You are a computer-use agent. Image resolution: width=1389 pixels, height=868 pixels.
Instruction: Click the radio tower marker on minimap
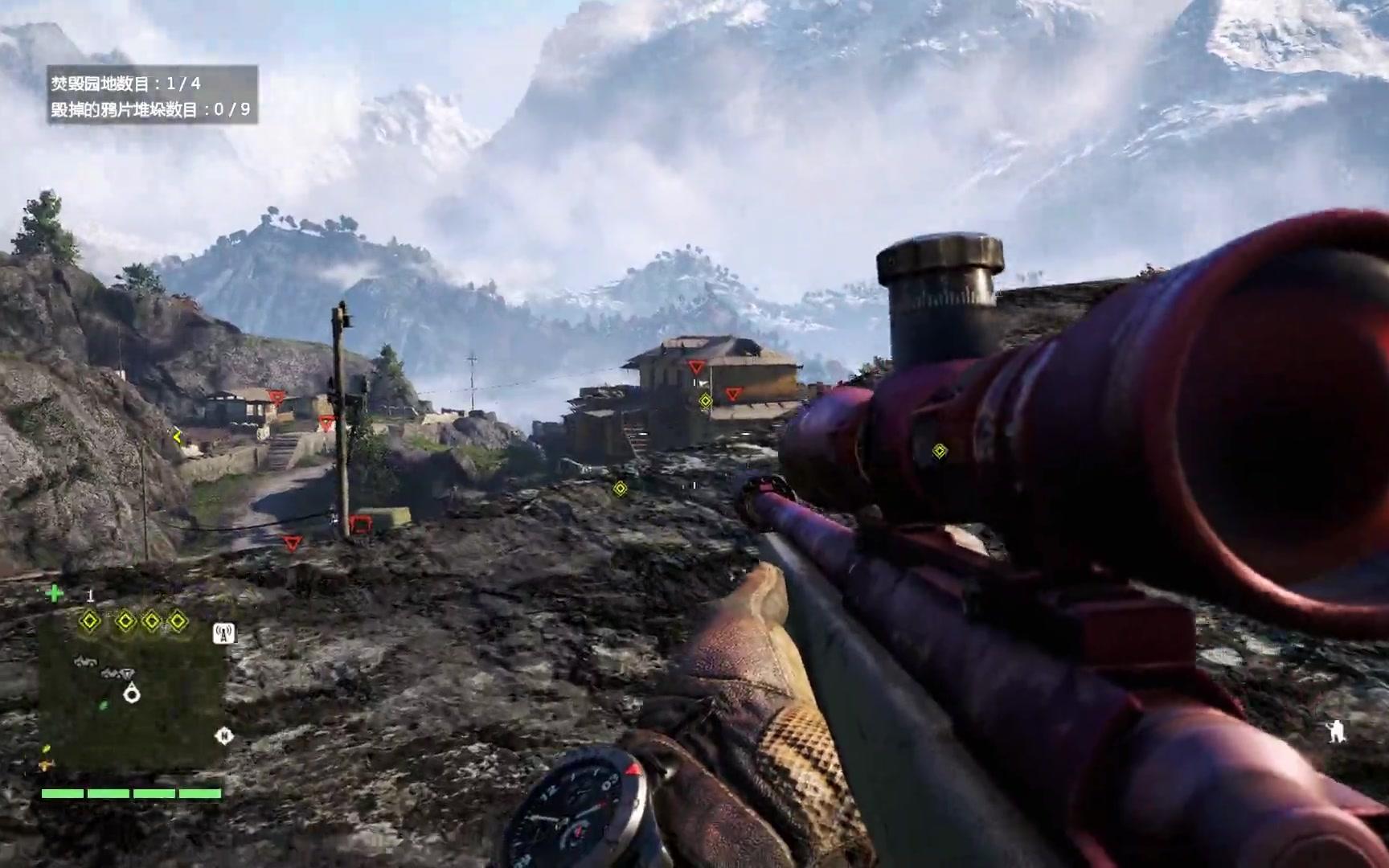(x=224, y=634)
